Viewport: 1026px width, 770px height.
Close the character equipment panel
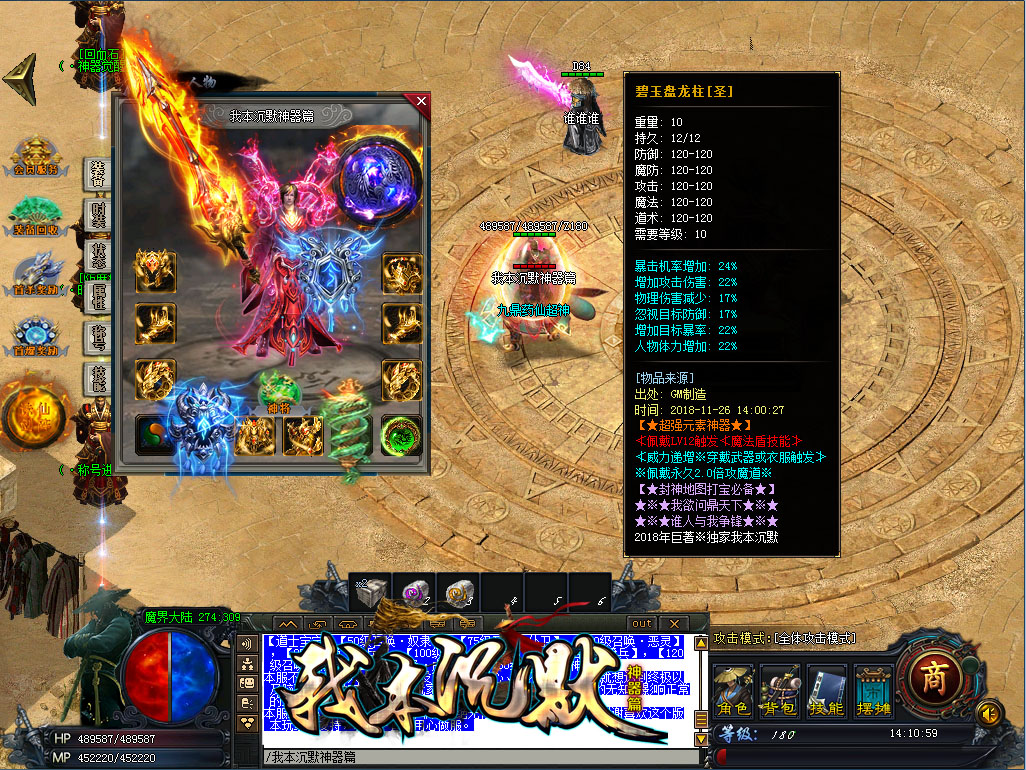[x=421, y=101]
